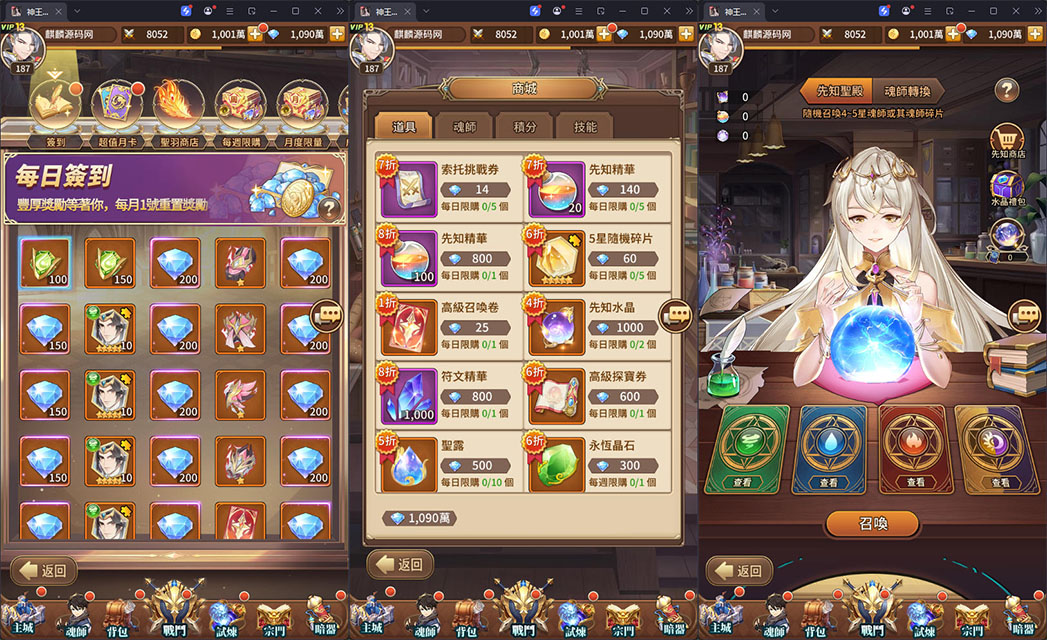Switch to the 技能 shop tab

coord(585,127)
